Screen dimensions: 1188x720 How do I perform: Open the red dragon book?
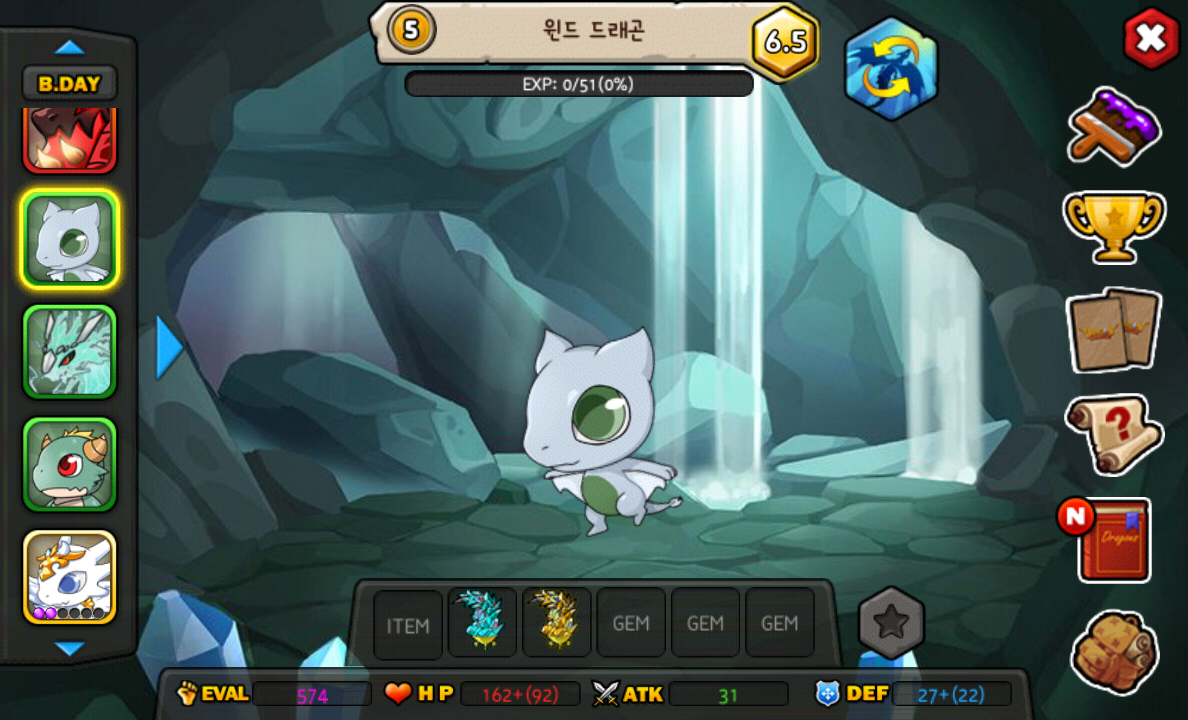click(1111, 540)
